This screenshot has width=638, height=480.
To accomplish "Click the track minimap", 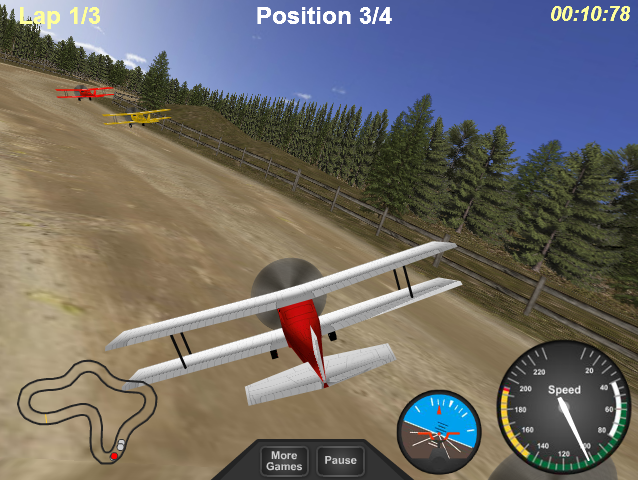I will (87, 412).
